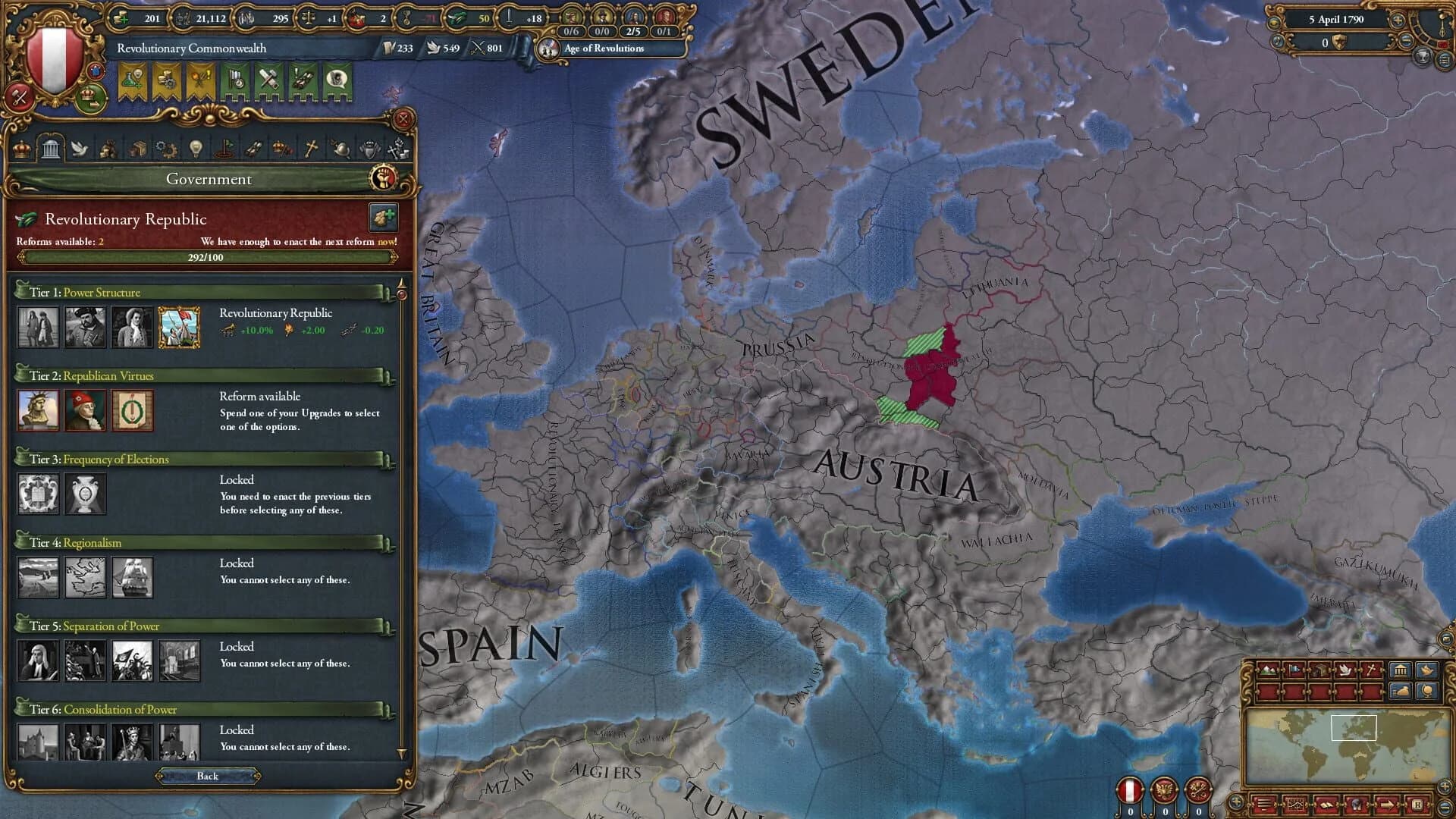Switch to the Government tab

52,149
